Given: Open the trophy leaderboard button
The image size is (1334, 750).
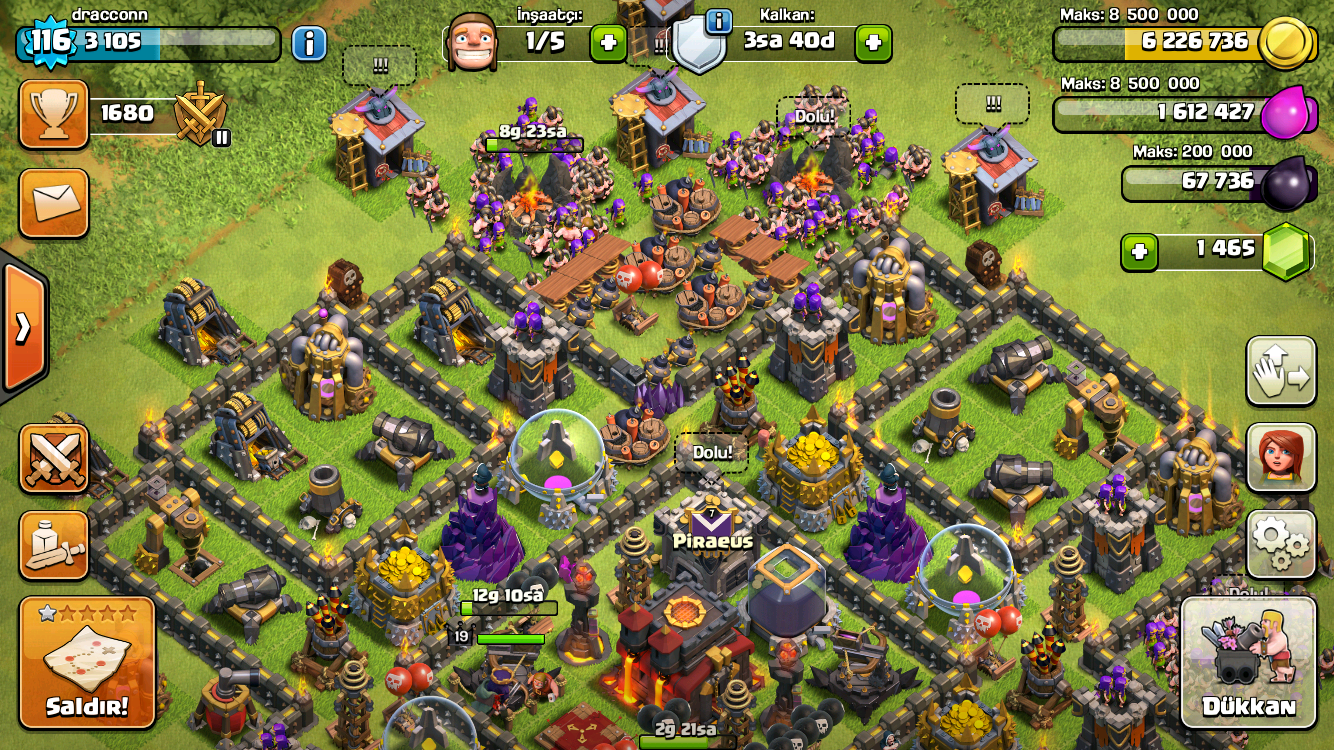Looking at the screenshot, I should point(54,114).
